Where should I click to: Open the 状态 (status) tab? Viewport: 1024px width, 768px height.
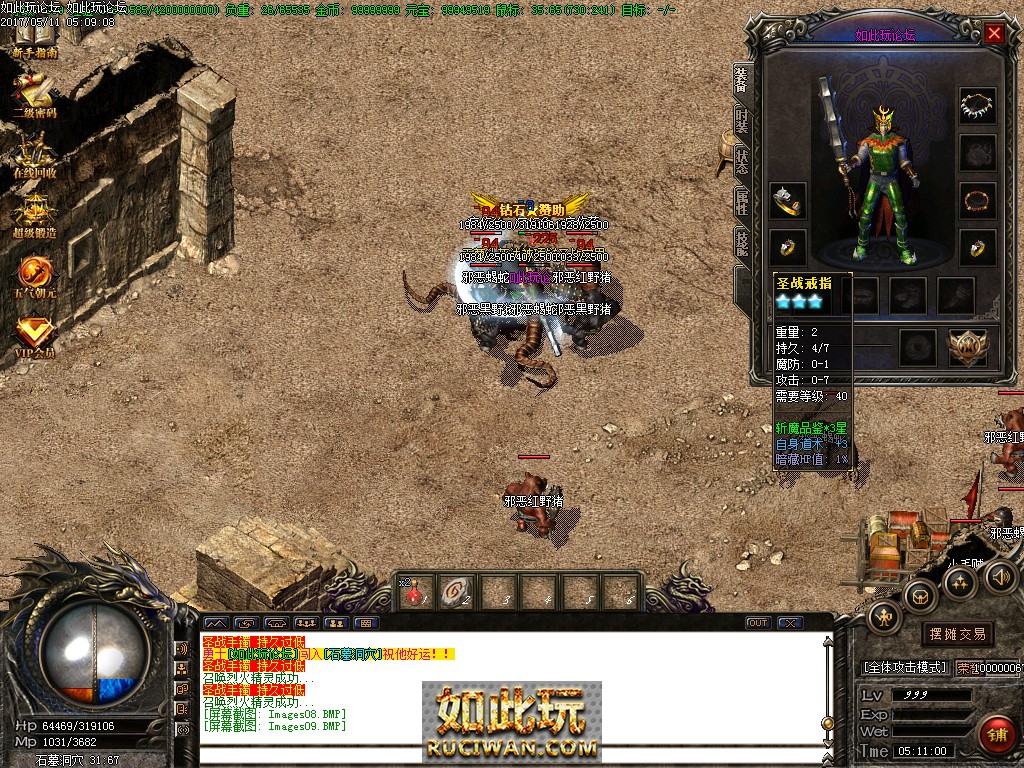click(x=741, y=161)
